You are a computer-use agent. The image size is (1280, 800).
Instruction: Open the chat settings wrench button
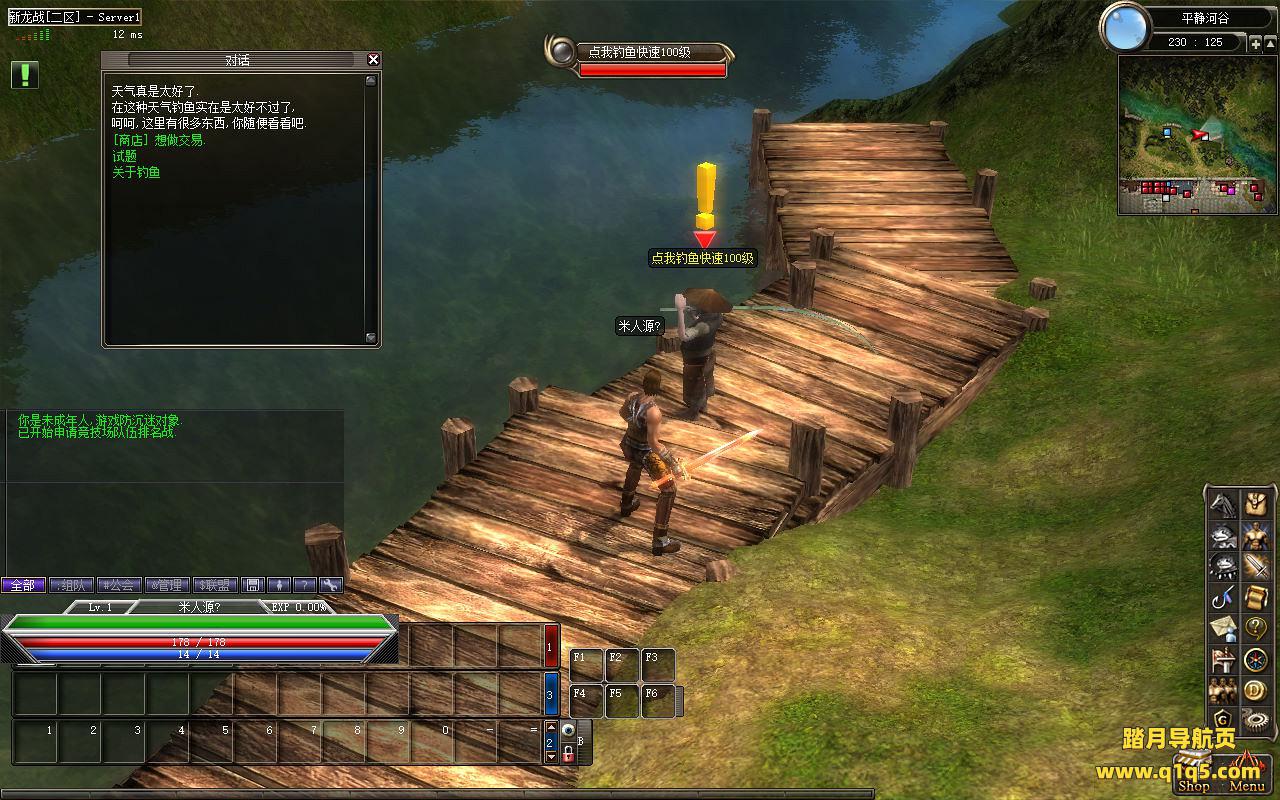pos(330,585)
